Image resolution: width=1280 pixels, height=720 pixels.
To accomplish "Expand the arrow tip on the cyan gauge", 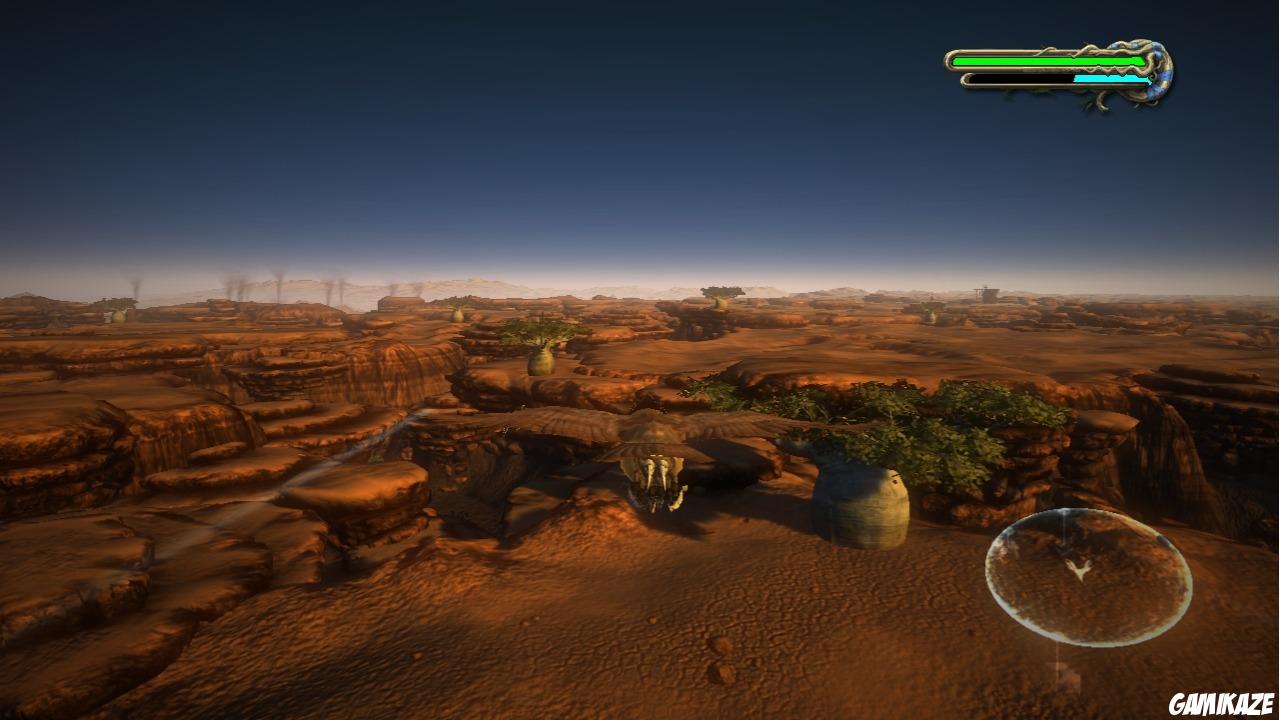I will pyautogui.click(x=1148, y=79).
